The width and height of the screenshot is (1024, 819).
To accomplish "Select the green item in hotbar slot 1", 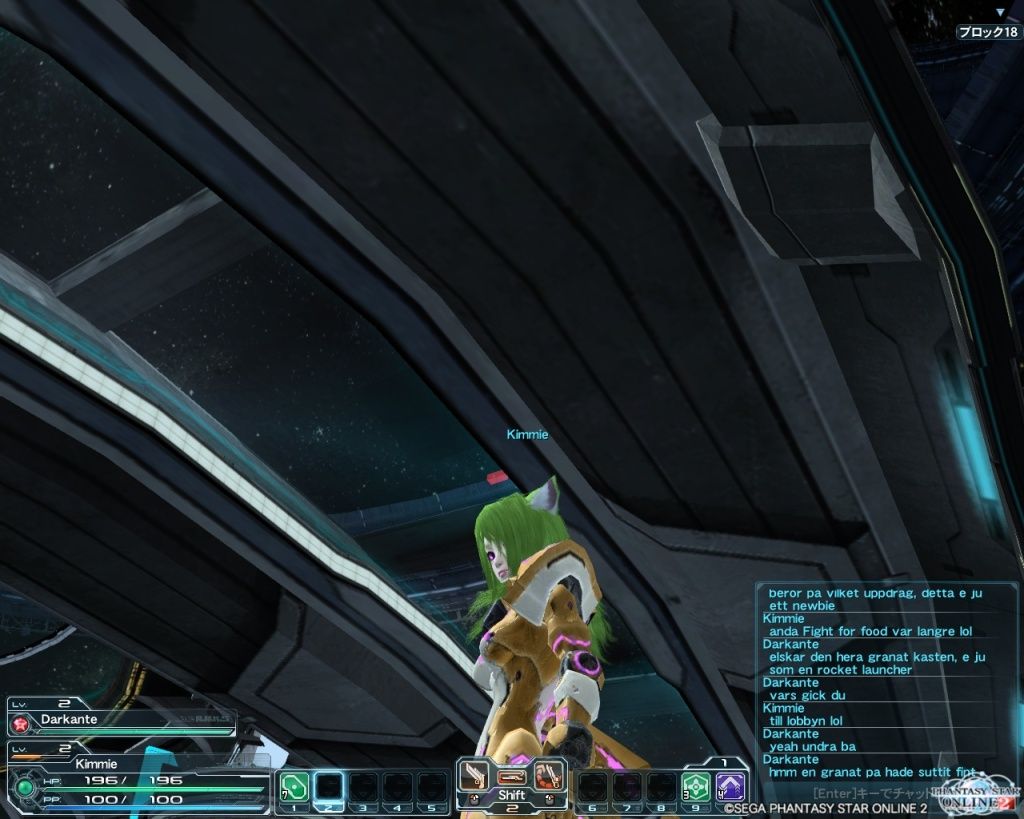I will pos(293,786).
